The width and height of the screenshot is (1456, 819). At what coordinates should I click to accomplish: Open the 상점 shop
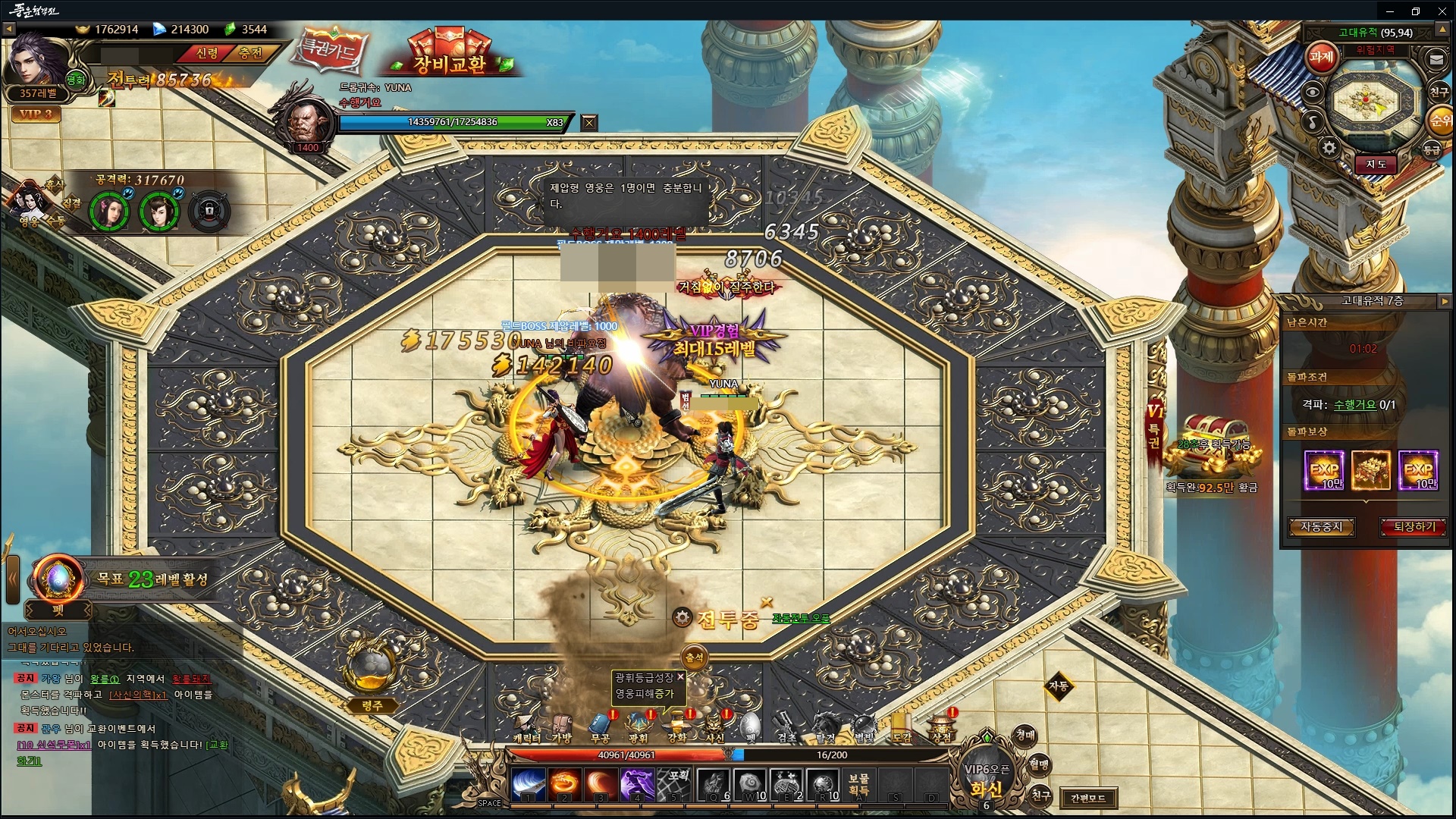point(941,726)
